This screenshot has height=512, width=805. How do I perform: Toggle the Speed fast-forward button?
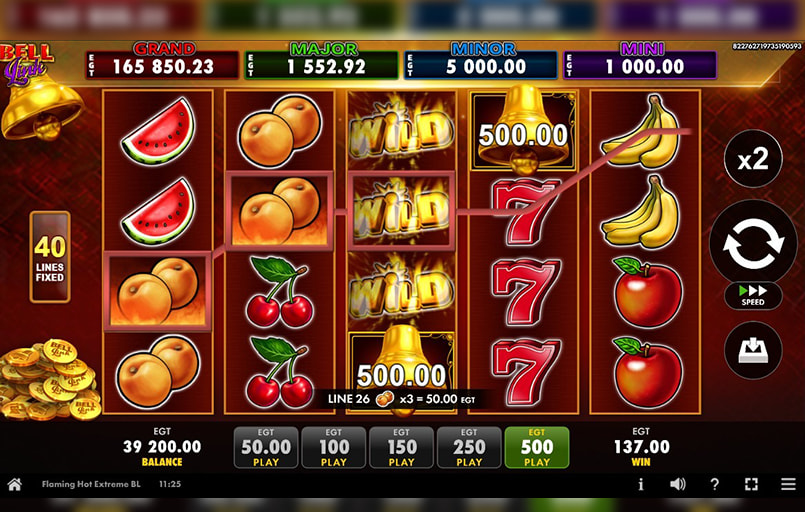pos(753,297)
